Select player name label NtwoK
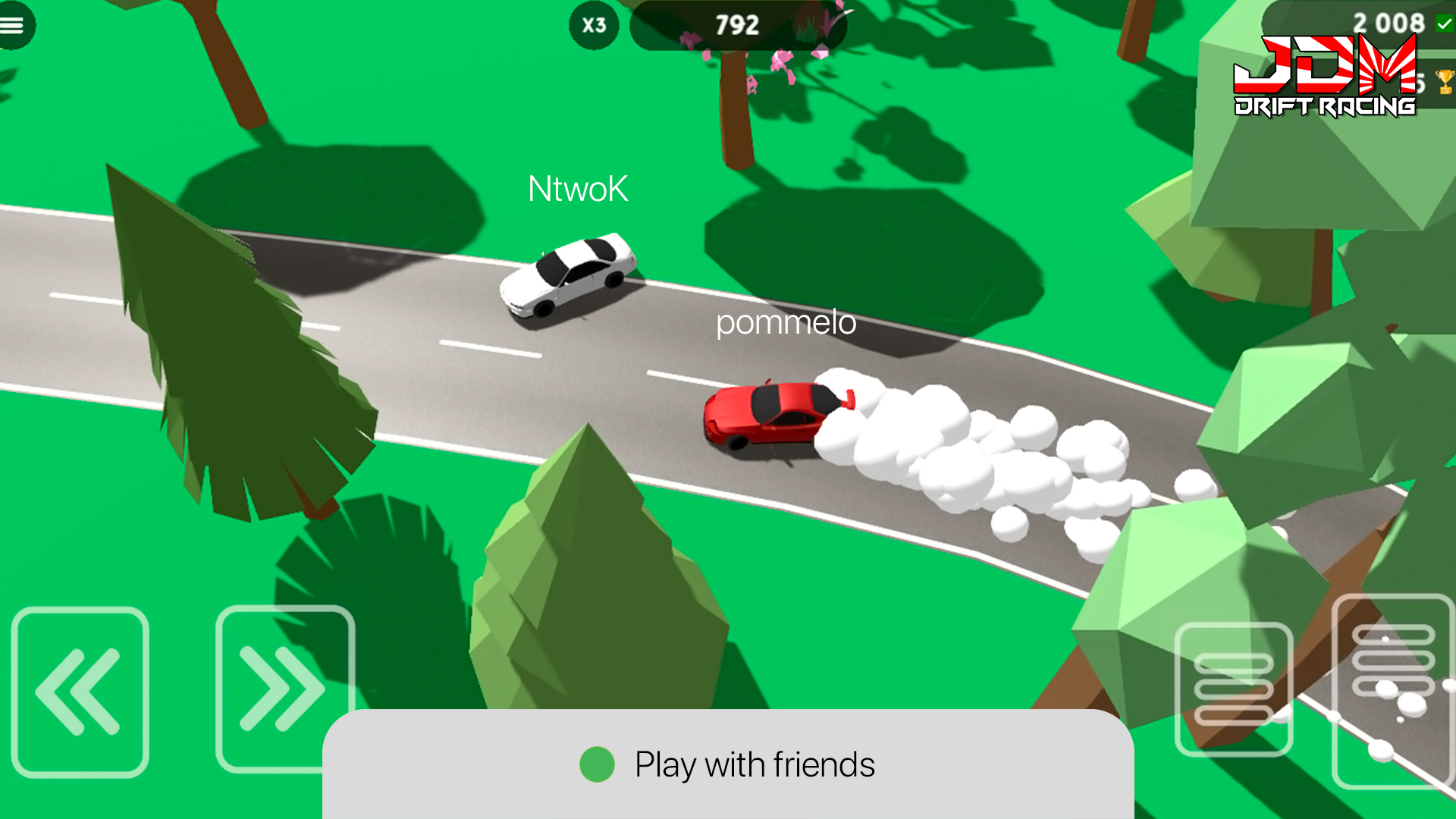 click(x=579, y=190)
